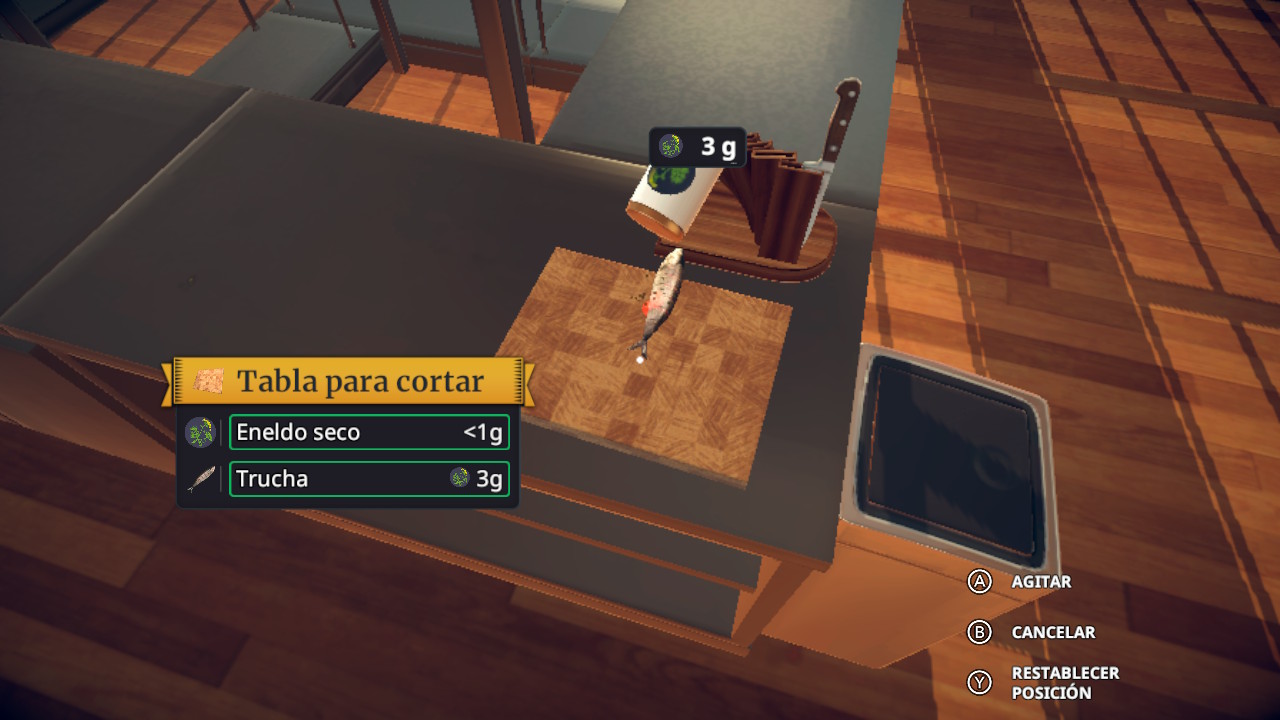Click the fish icon beside Trucha
1280x720 pixels.
click(x=201, y=480)
